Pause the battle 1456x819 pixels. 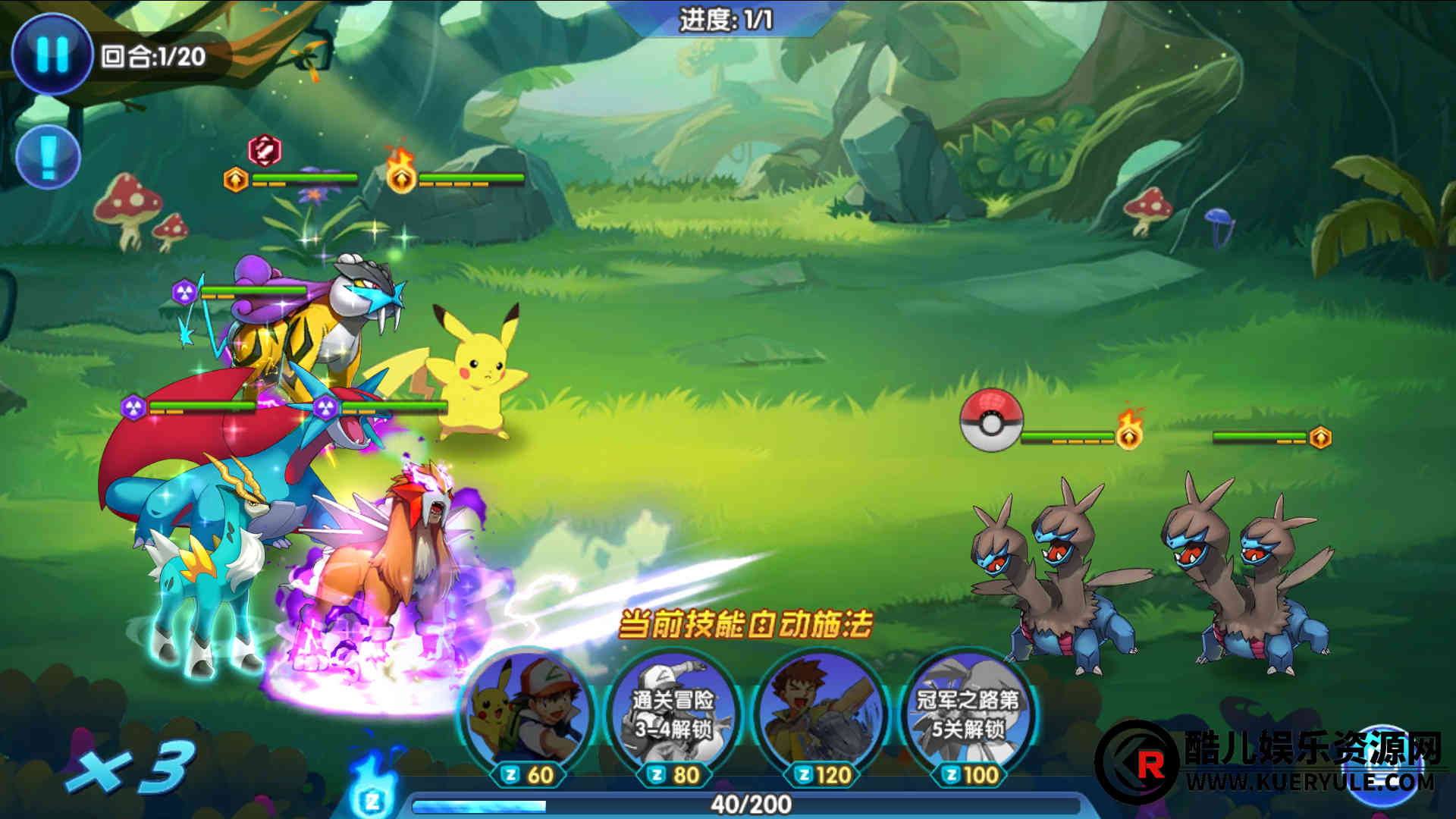click(x=52, y=54)
